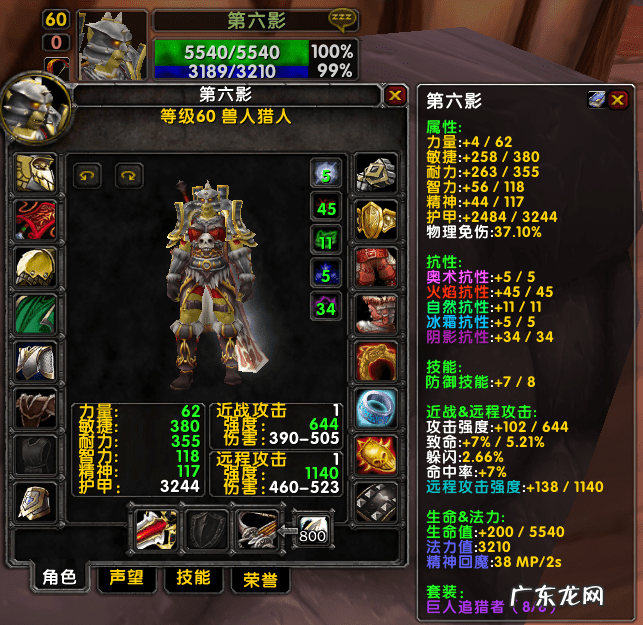Image resolution: width=643 pixels, height=625 pixels.
Task: Click the blue book icon in the stats panel
Action: pyautogui.click(x=596, y=100)
